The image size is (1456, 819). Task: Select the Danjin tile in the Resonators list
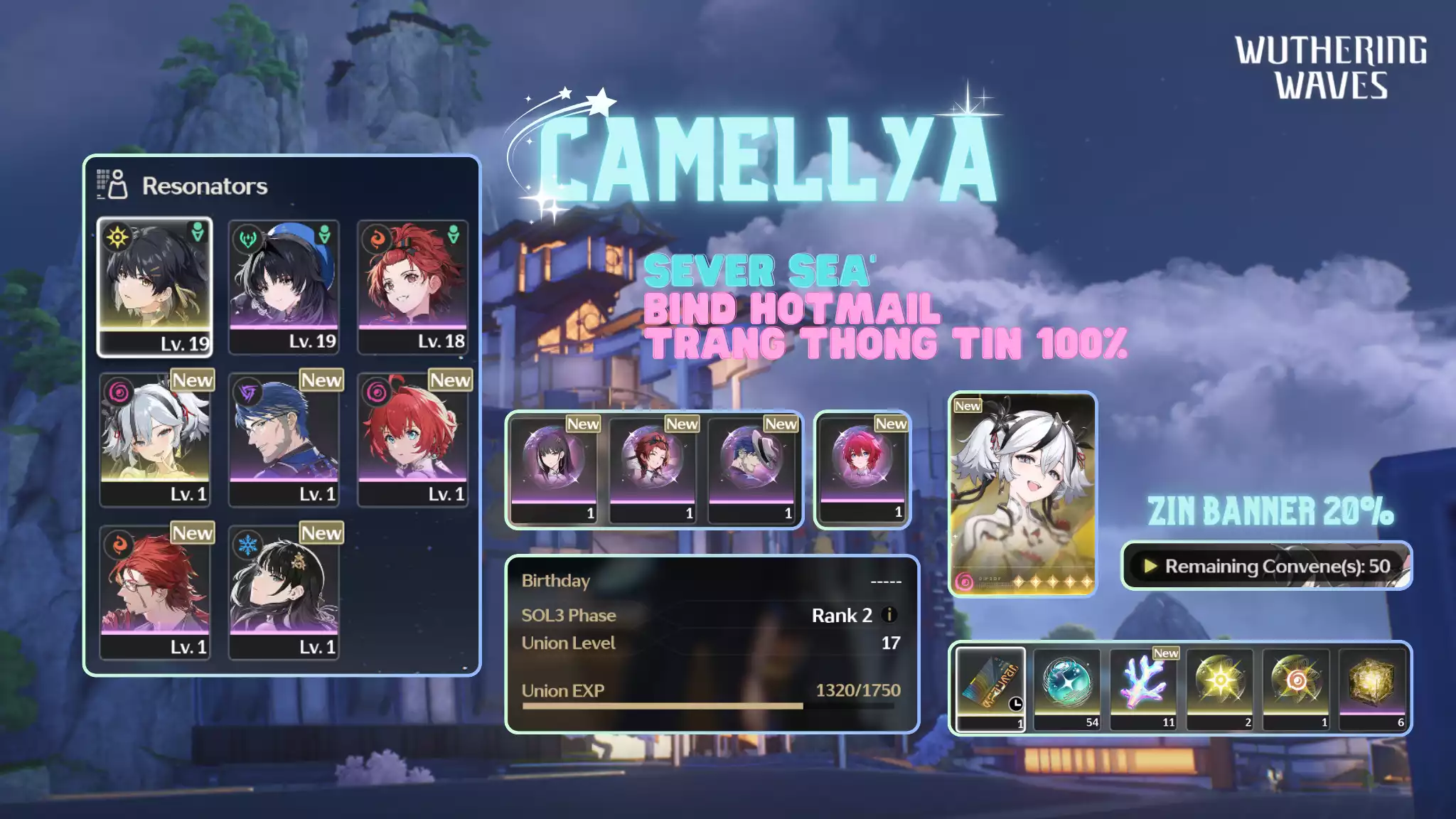click(x=412, y=438)
